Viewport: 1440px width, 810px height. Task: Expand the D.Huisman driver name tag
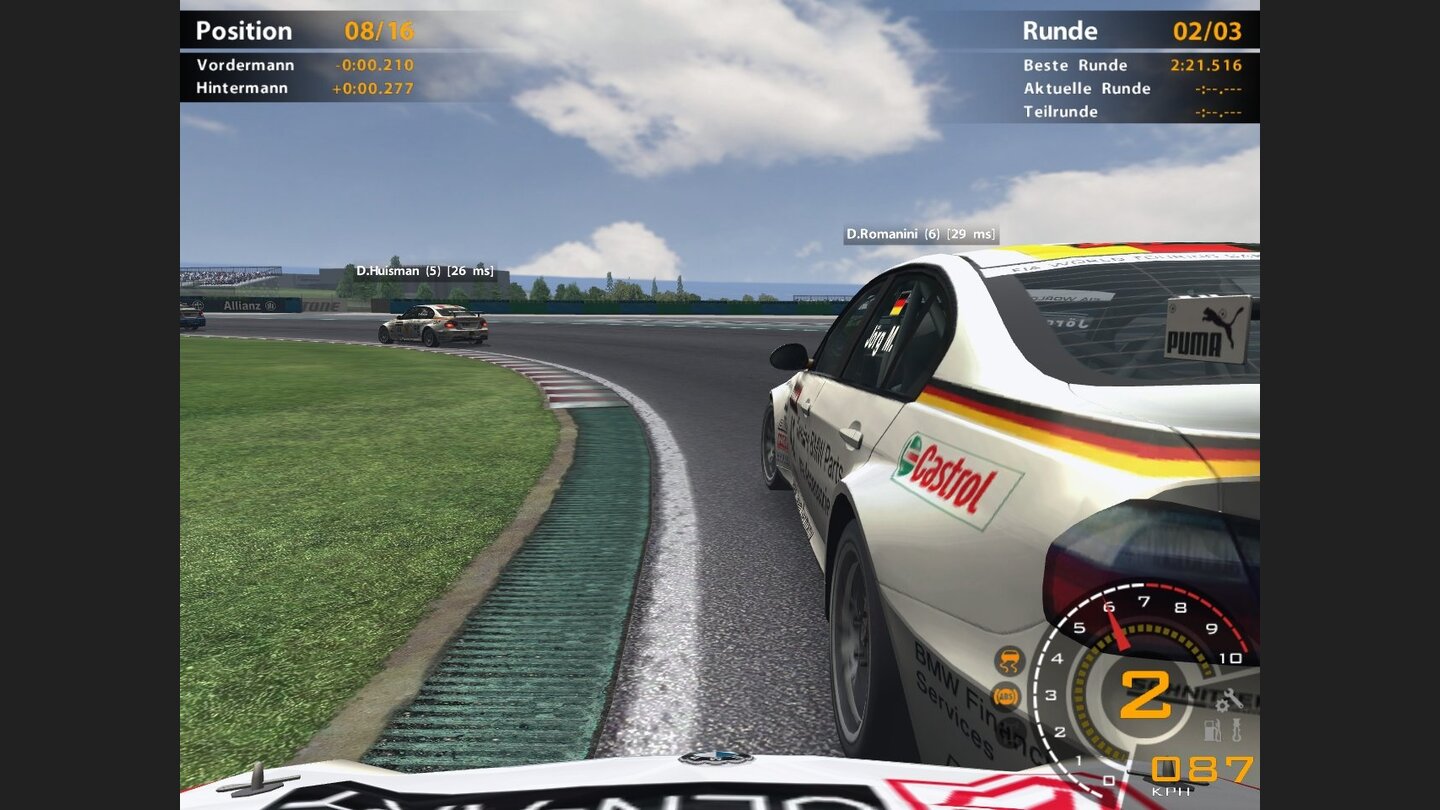tap(424, 270)
